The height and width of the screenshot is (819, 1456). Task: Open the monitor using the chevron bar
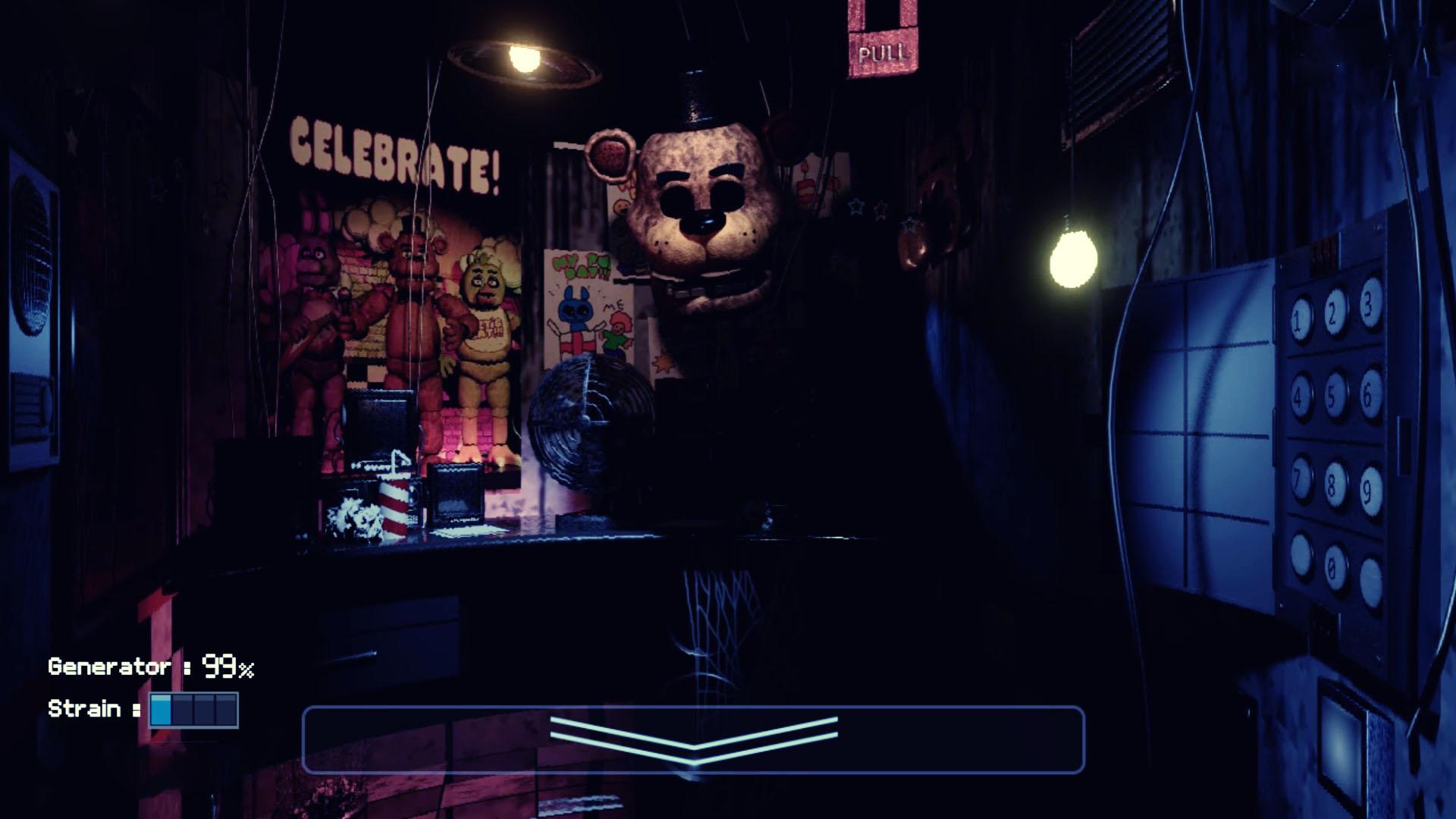point(693,739)
